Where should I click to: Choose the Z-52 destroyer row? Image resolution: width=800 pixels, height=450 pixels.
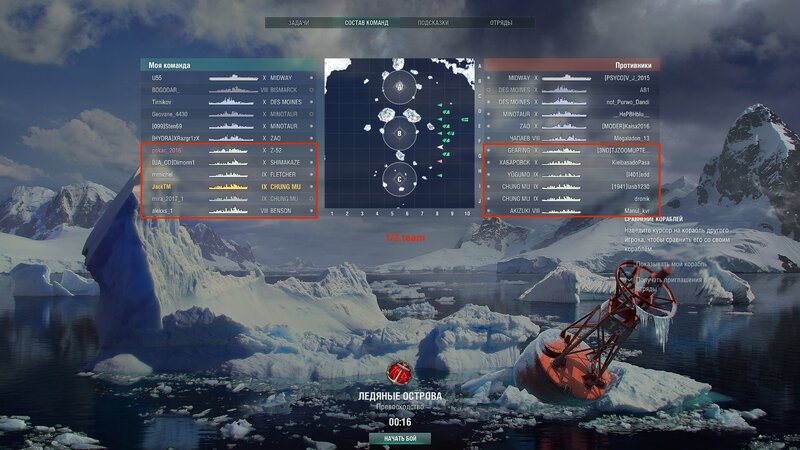coord(228,150)
